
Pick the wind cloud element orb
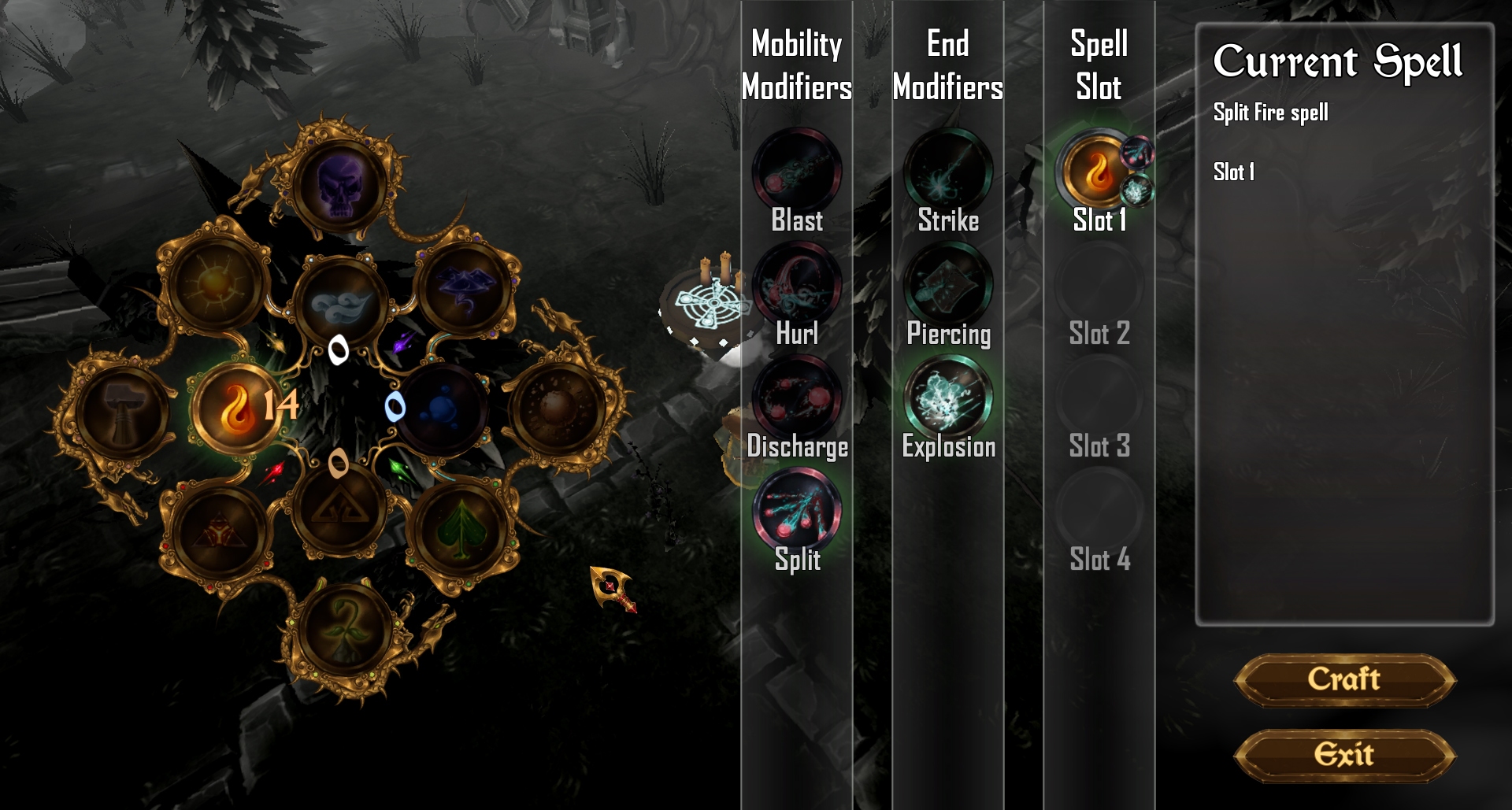coord(340,303)
